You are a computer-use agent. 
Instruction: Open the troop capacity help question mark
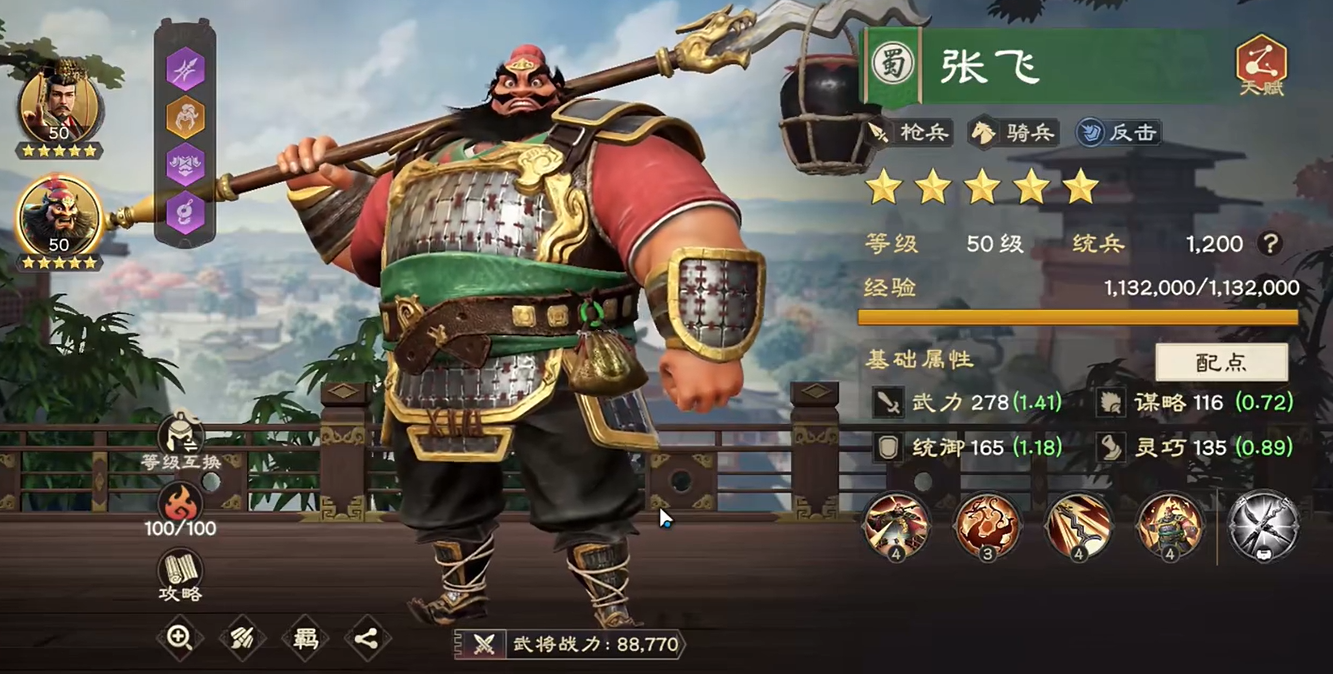click(x=1270, y=243)
